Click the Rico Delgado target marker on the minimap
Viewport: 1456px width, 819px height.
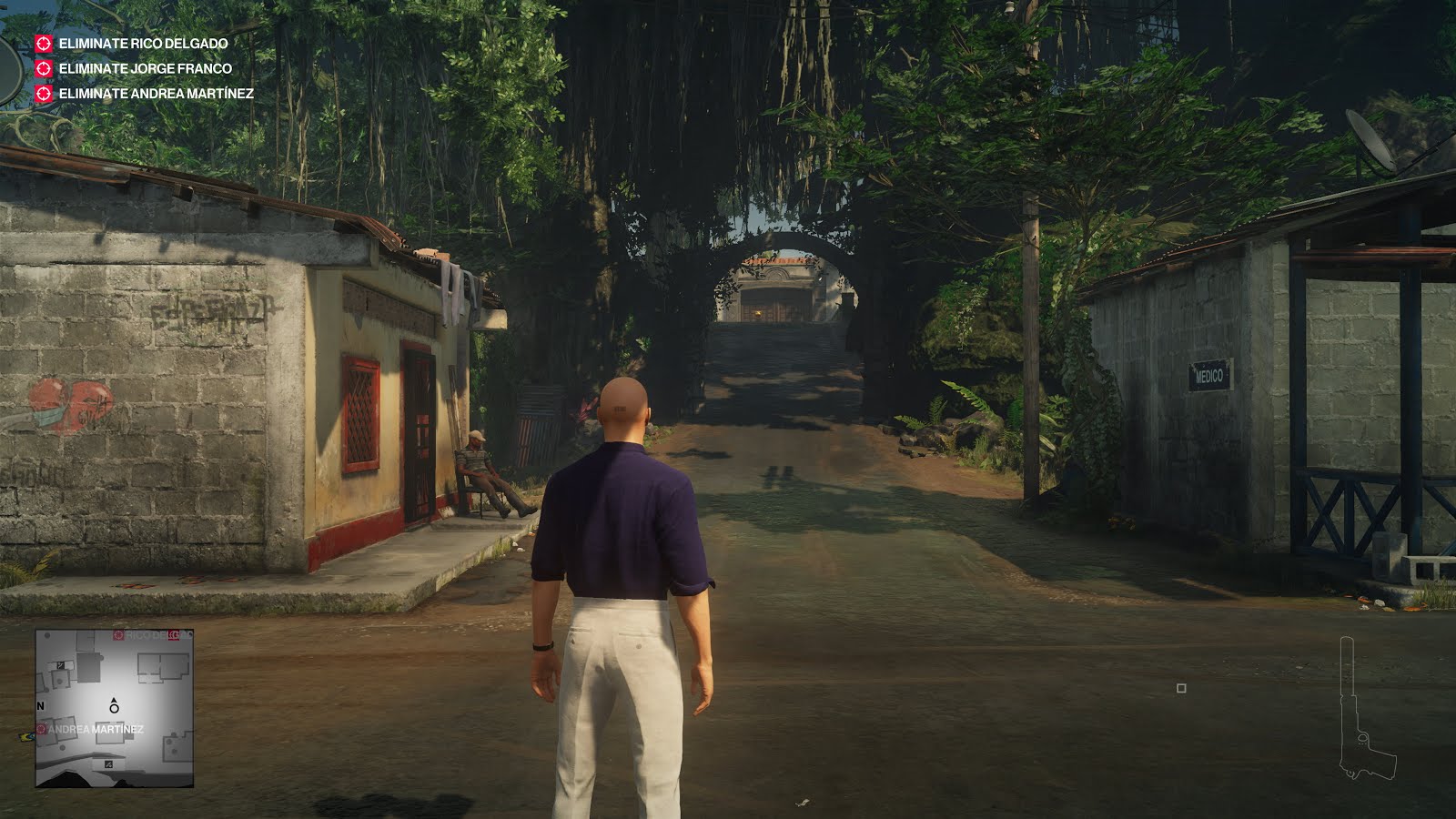[x=118, y=635]
